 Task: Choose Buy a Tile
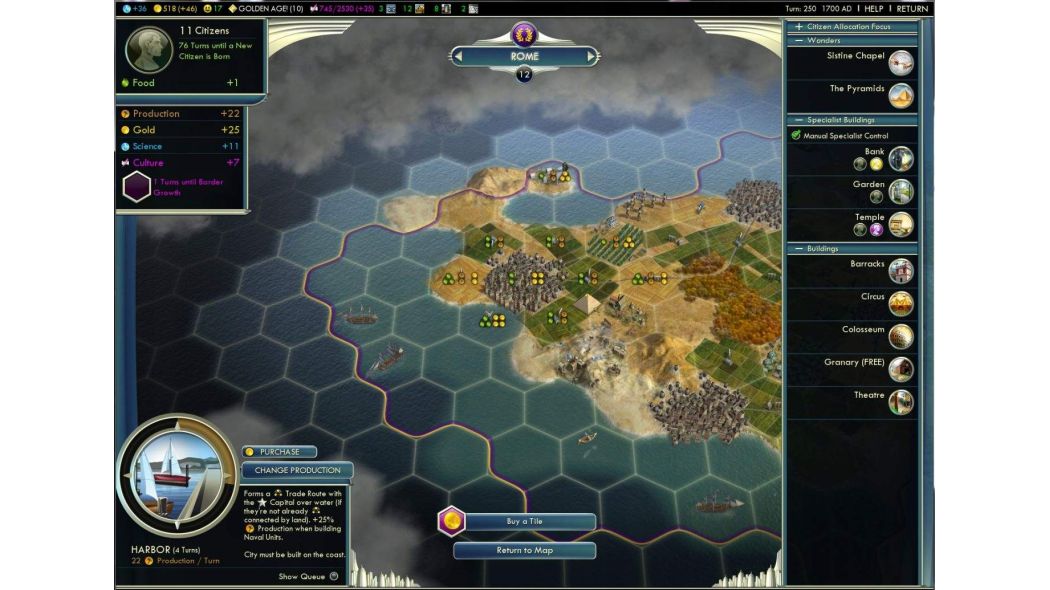click(x=524, y=522)
